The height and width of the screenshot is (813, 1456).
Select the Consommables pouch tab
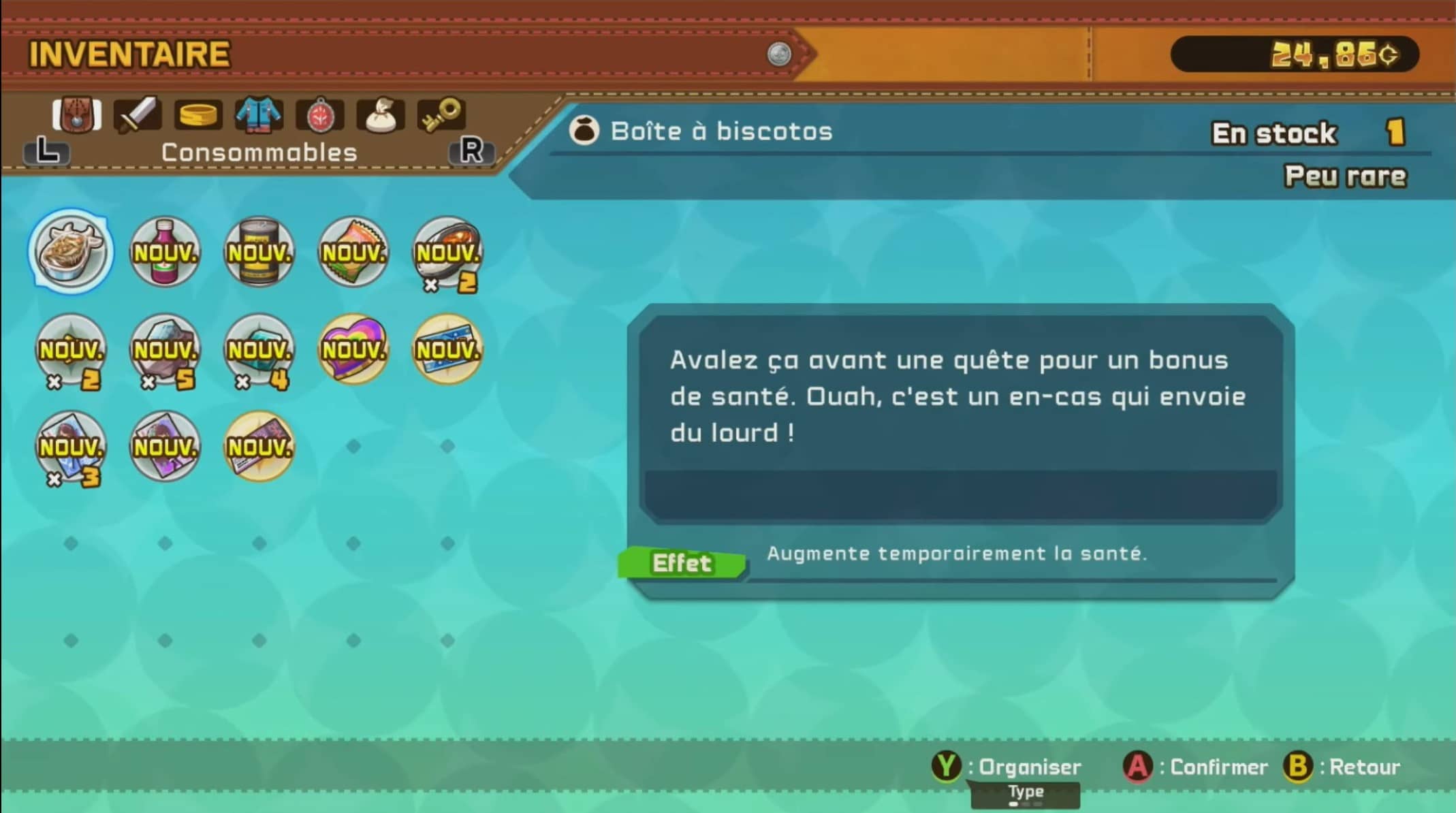76,114
